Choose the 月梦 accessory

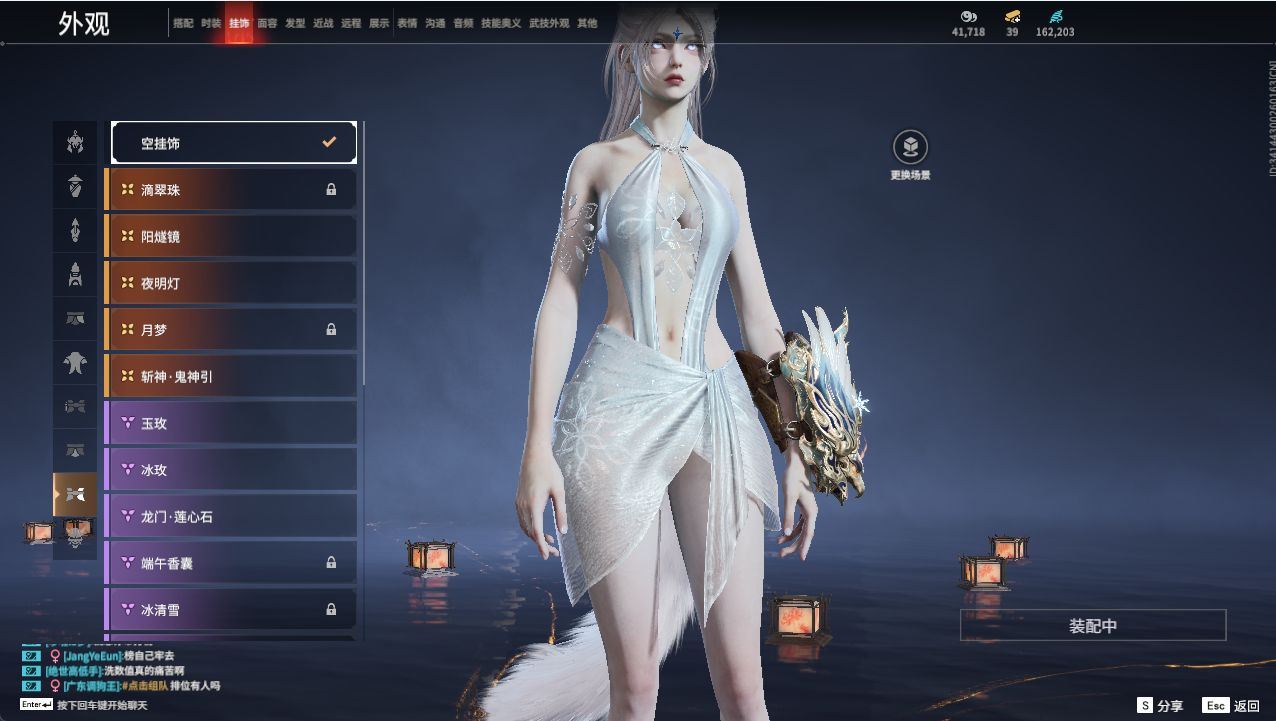pyautogui.click(x=231, y=330)
